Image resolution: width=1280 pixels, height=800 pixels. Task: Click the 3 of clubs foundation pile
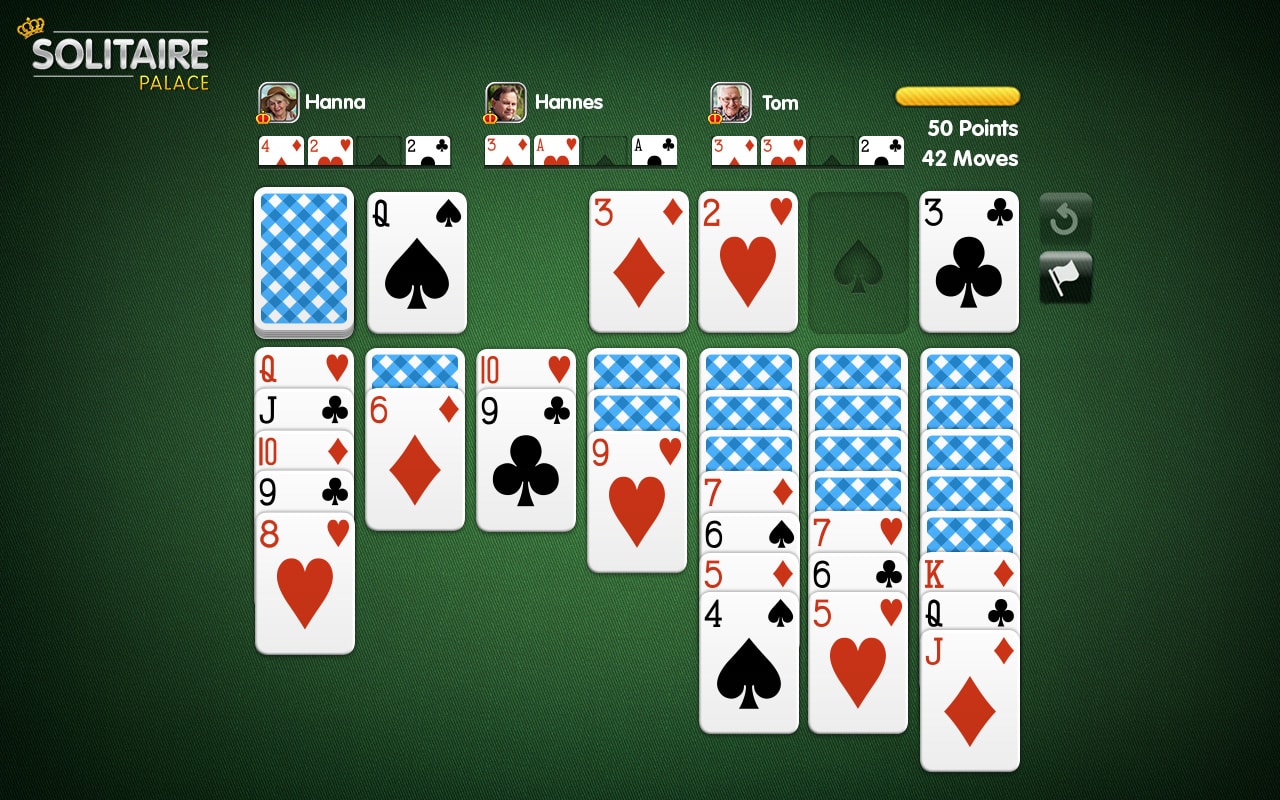968,262
